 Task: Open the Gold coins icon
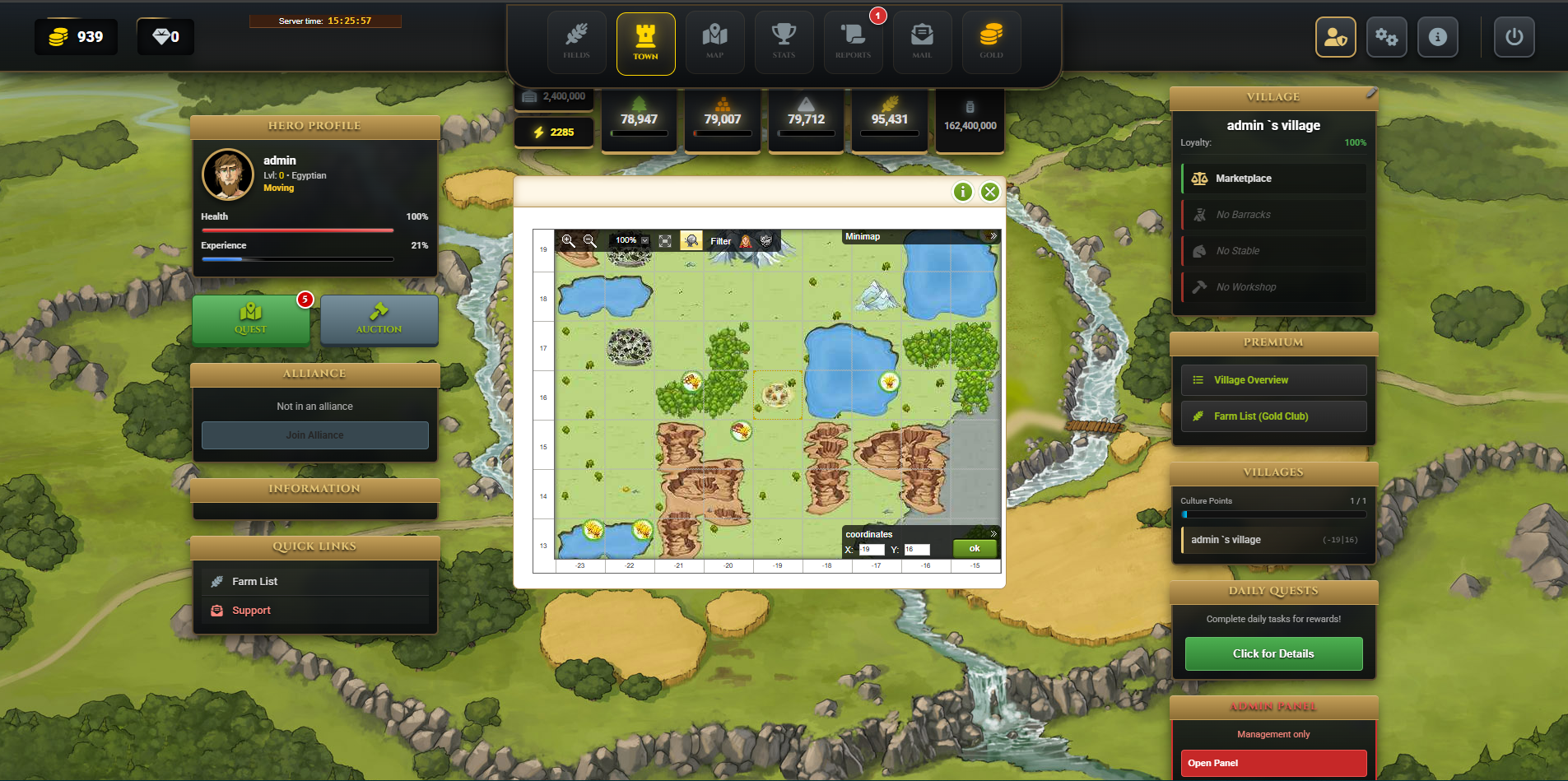pyautogui.click(x=991, y=41)
